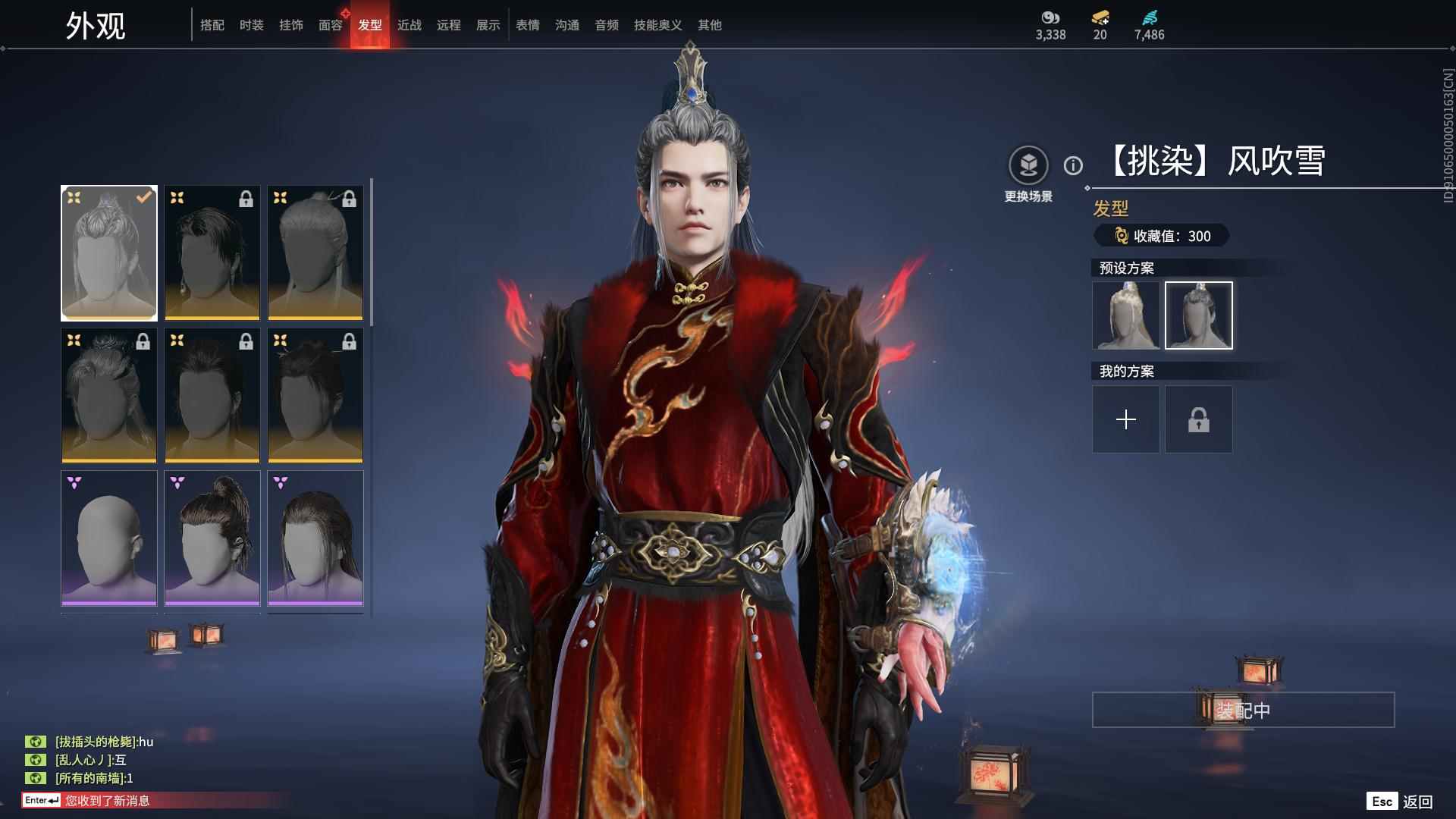1456x819 pixels.
Task: Choose the white-haired preset scheme thumbnail
Action: [1126, 315]
